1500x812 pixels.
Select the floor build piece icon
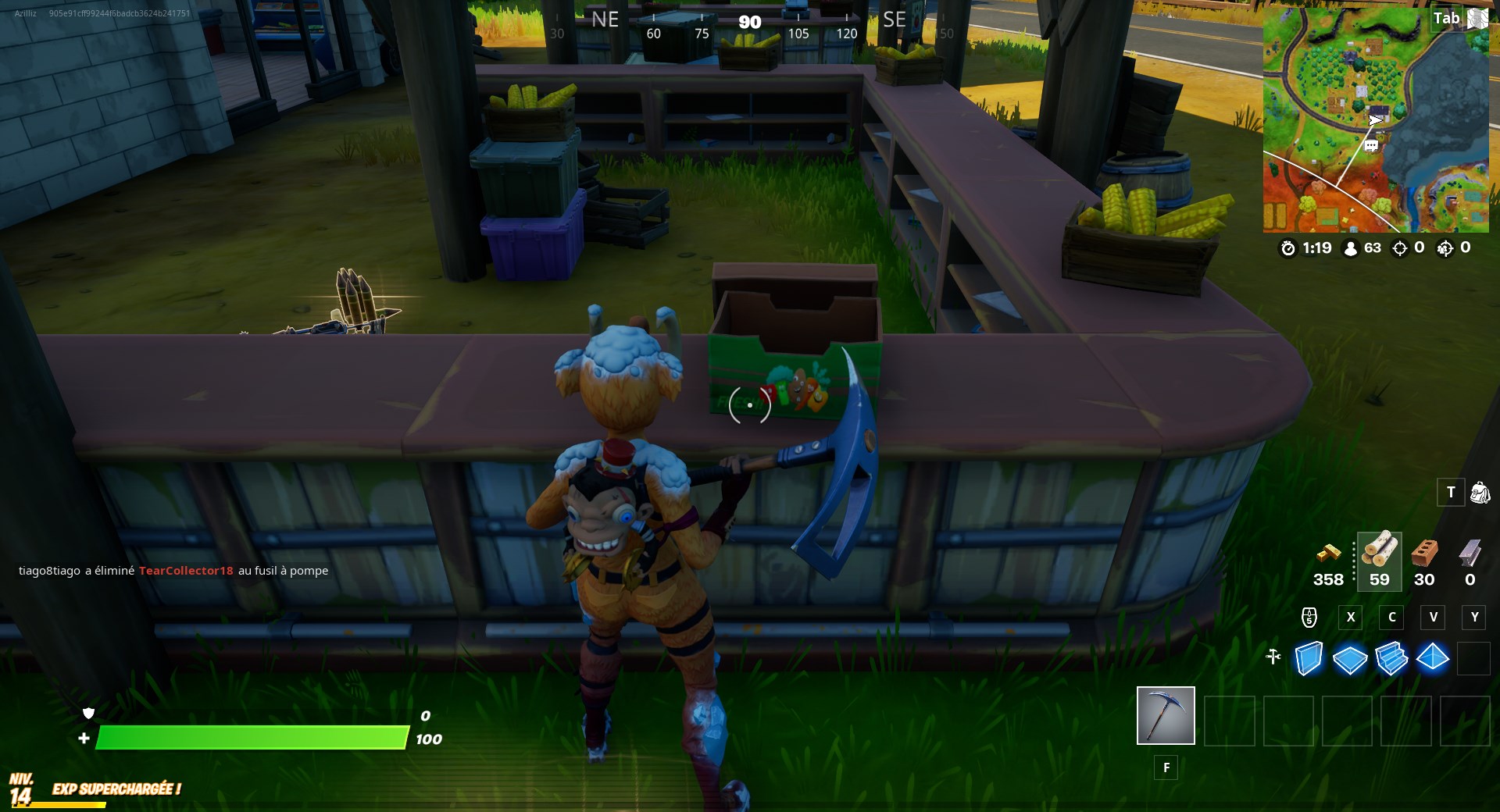click(x=1351, y=660)
